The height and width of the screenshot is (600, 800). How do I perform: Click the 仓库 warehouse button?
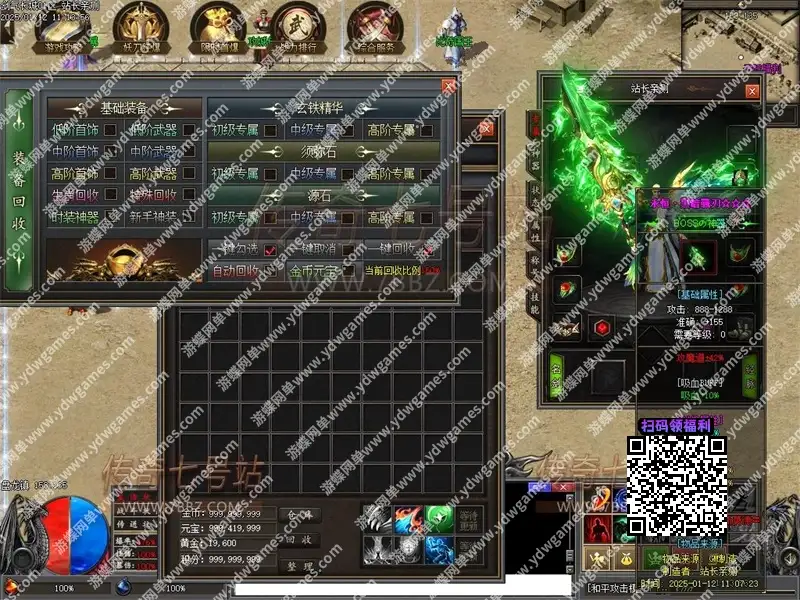click(299, 514)
